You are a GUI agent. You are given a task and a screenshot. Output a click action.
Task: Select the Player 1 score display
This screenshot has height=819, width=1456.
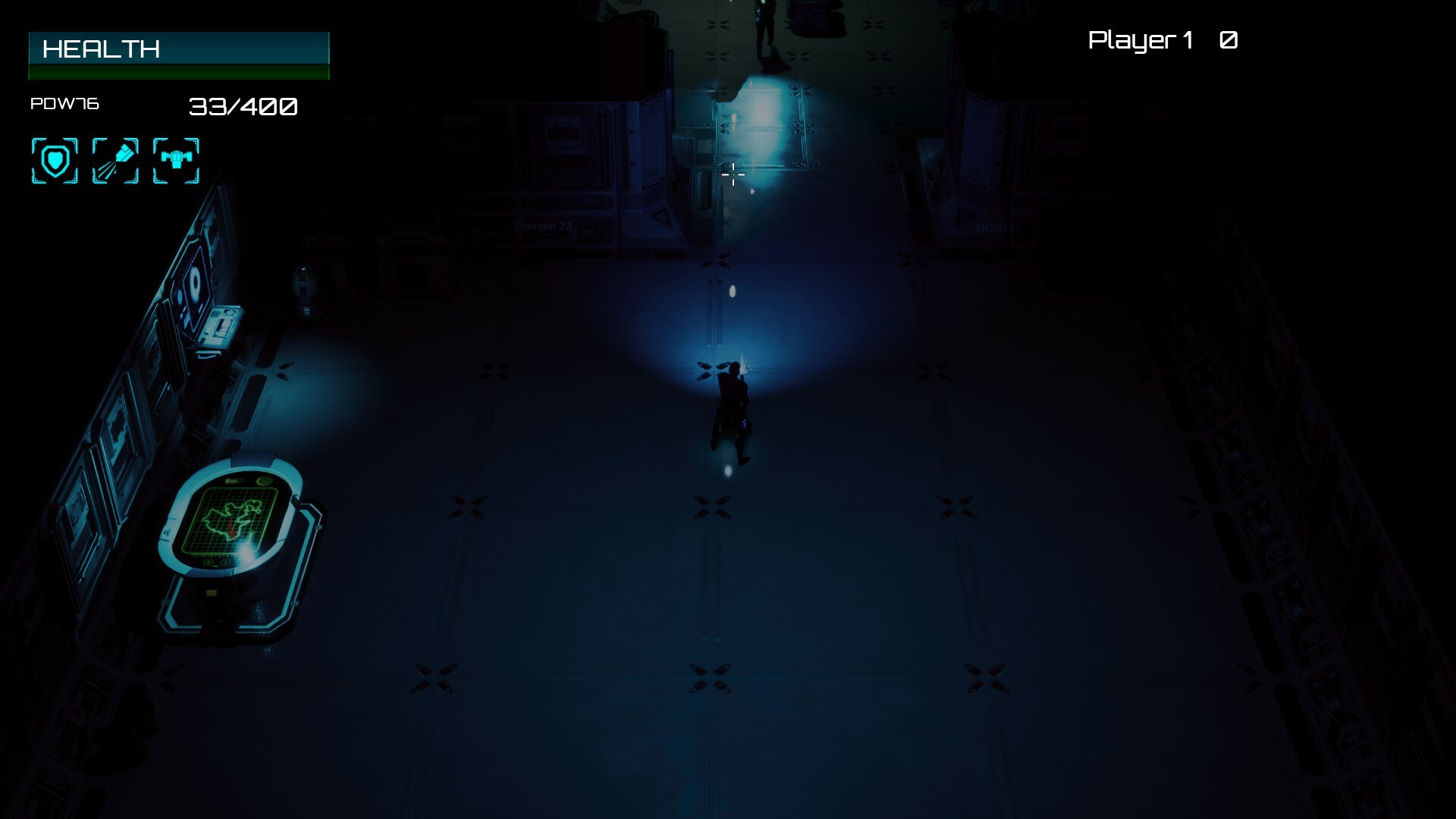tap(1160, 41)
